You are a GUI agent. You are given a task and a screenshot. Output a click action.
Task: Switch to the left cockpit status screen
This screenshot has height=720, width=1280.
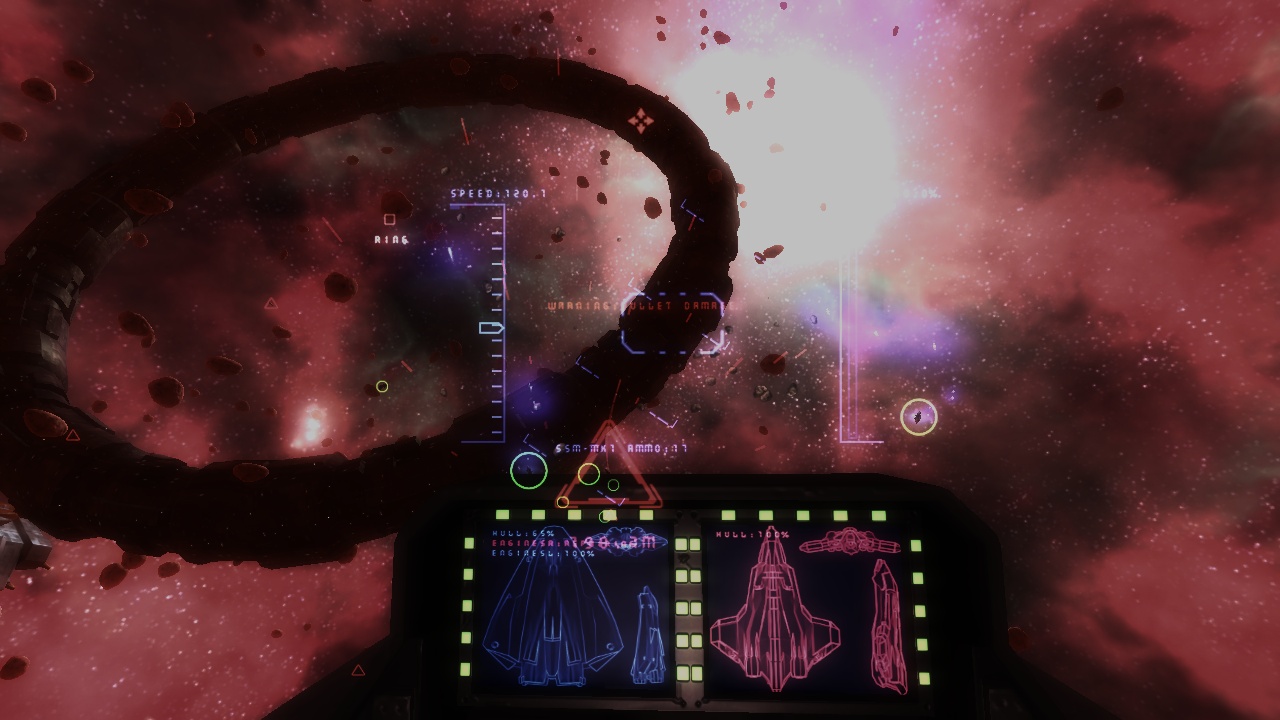tap(560, 620)
